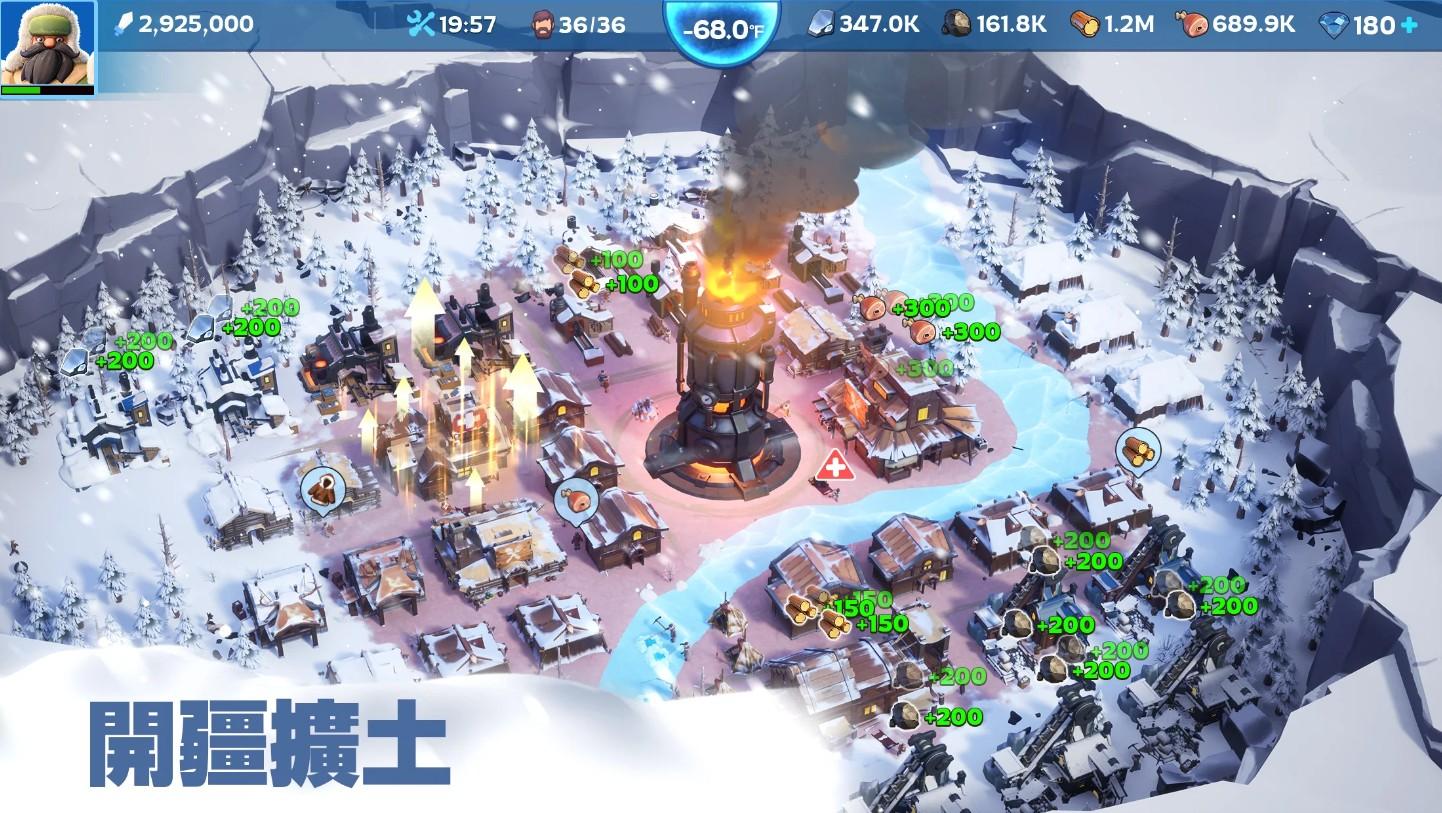Collect the wood bundle bubble on the right
The image size is (1442, 813).
pyautogui.click(x=1138, y=448)
